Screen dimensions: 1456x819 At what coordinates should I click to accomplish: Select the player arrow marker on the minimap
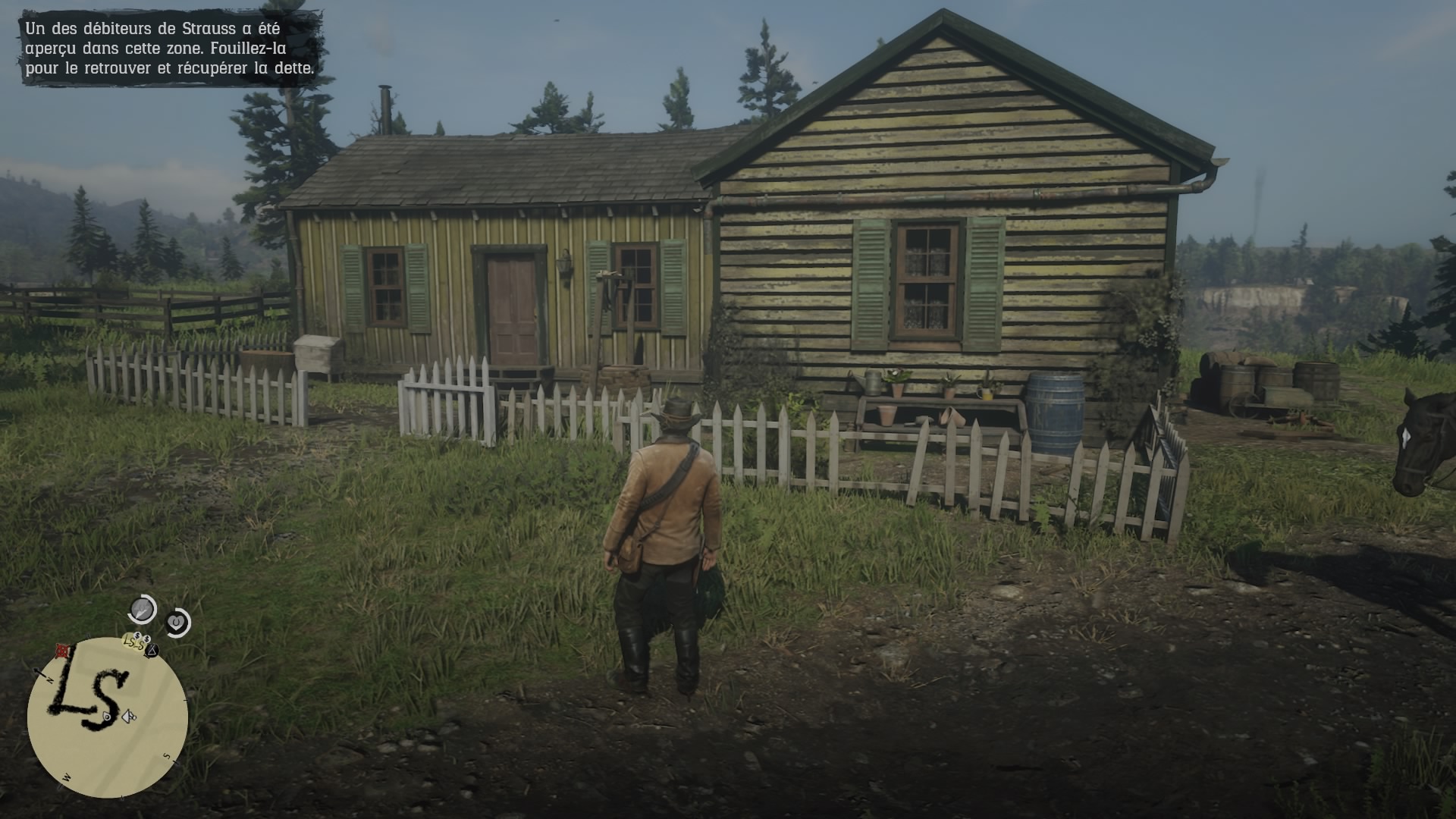[127, 717]
